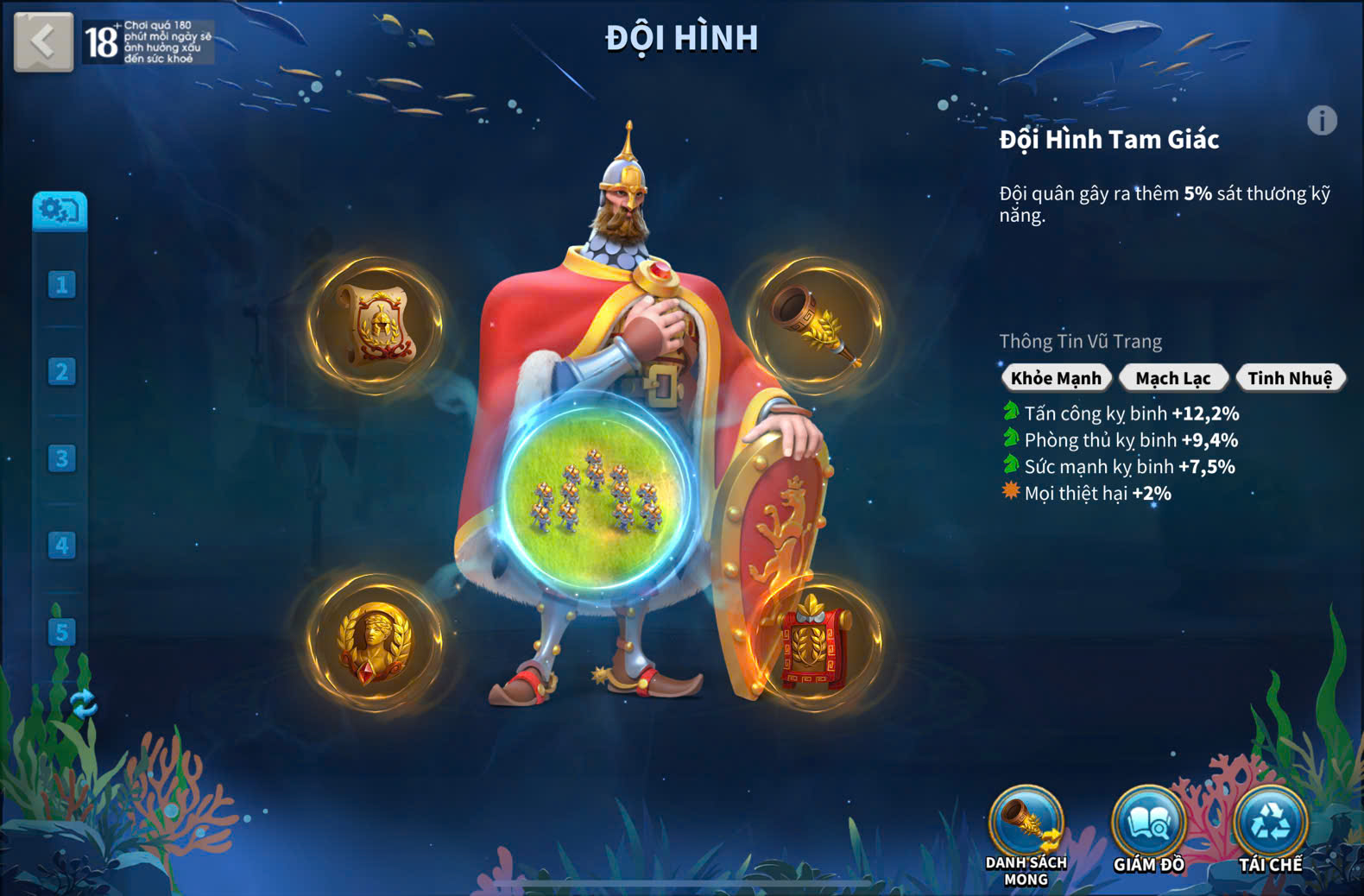Open the golden horn armament slot
1364x896 pixels.
(x=815, y=325)
